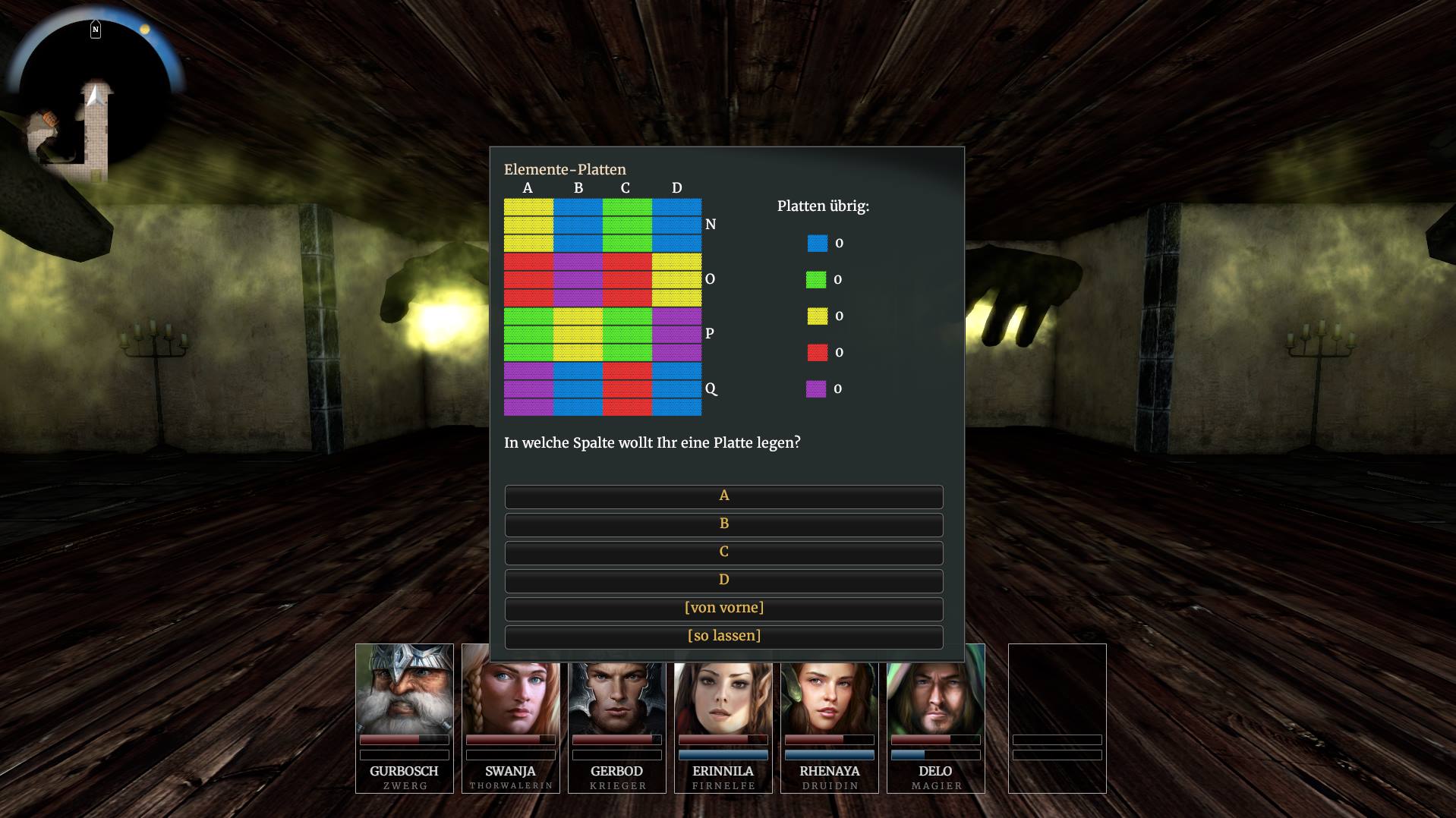
Task: Confirm layout with [so lassen]
Action: click(x=723, y=637)
